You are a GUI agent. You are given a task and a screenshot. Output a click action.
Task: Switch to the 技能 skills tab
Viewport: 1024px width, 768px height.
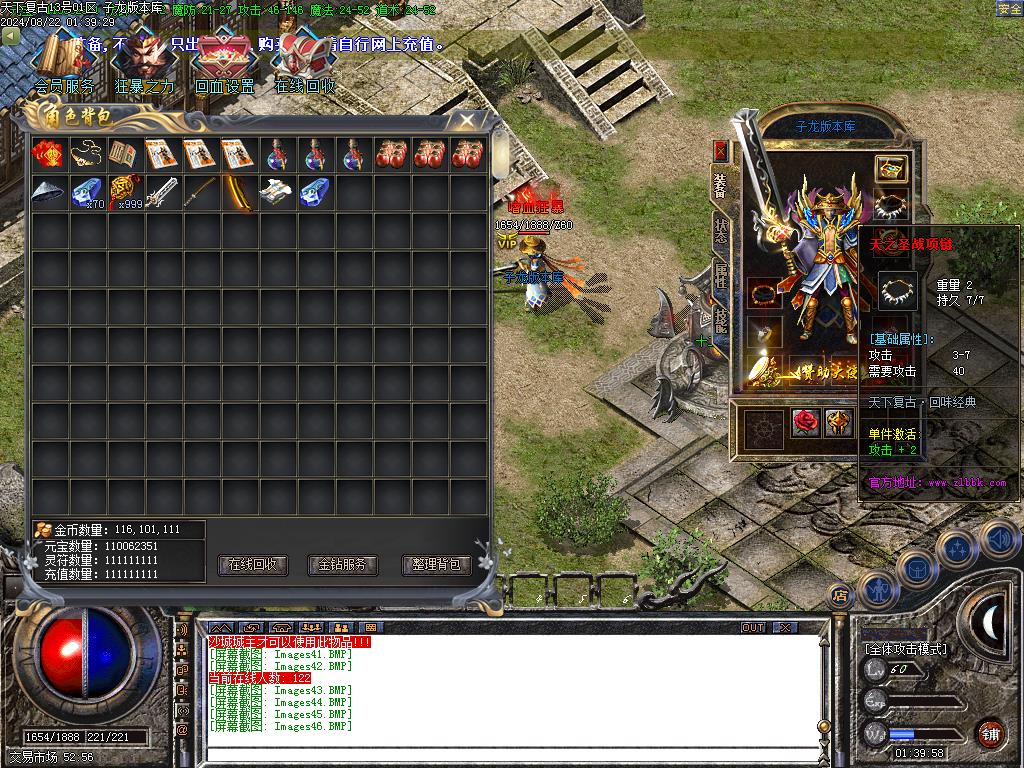point(720,318)
